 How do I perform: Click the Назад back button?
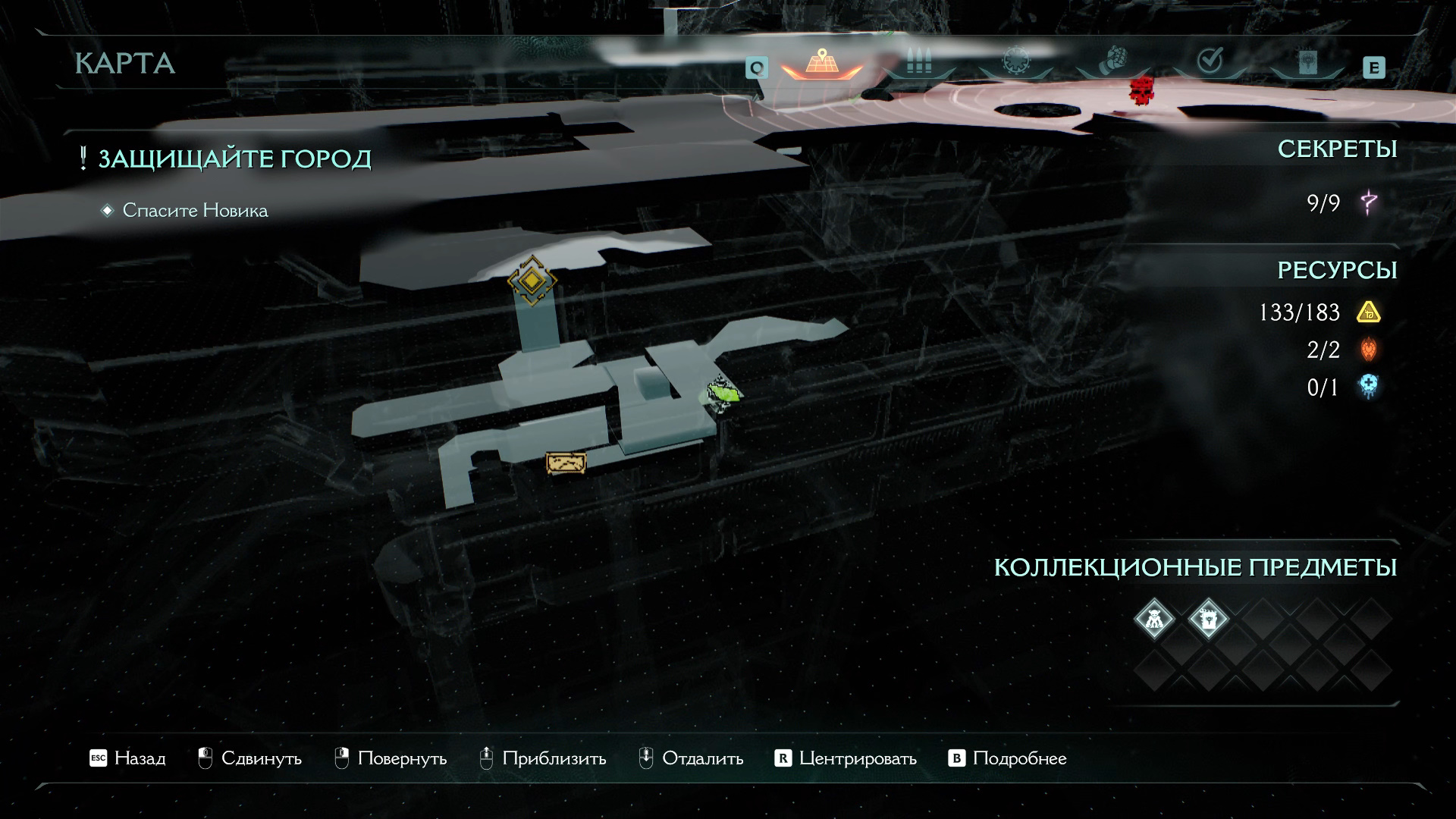(127, 758)
